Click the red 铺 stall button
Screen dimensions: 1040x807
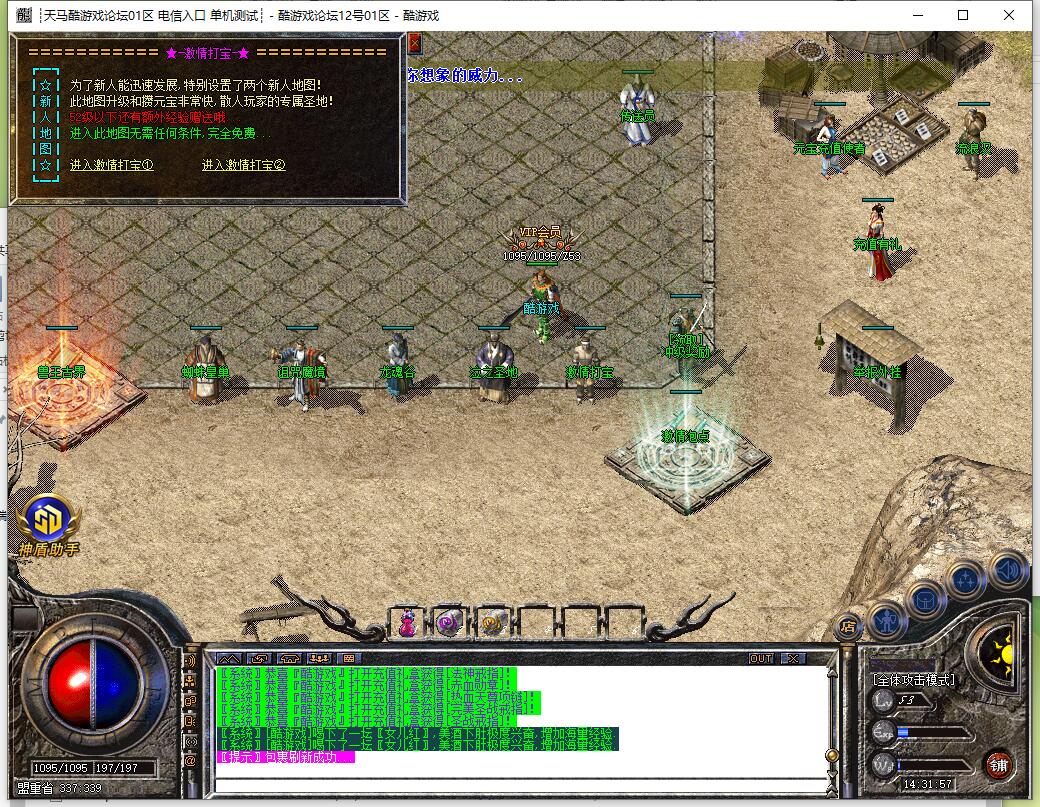click(997, 765)
